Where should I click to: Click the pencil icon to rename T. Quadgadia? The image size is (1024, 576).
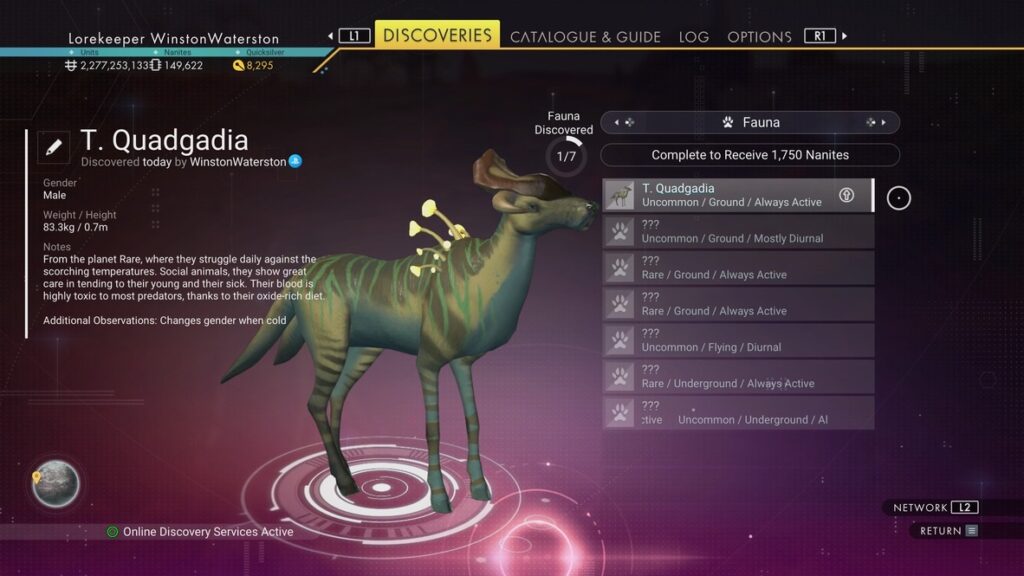(x=53, y=147)
